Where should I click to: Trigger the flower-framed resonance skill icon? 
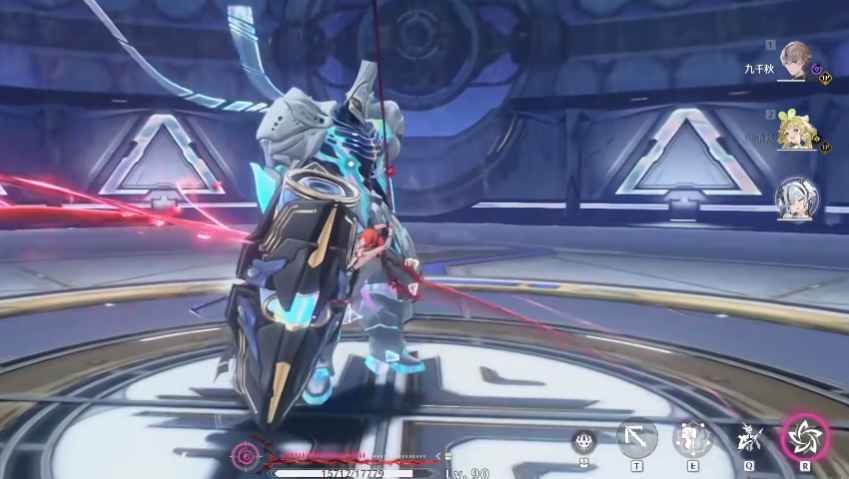click(692, 437)
